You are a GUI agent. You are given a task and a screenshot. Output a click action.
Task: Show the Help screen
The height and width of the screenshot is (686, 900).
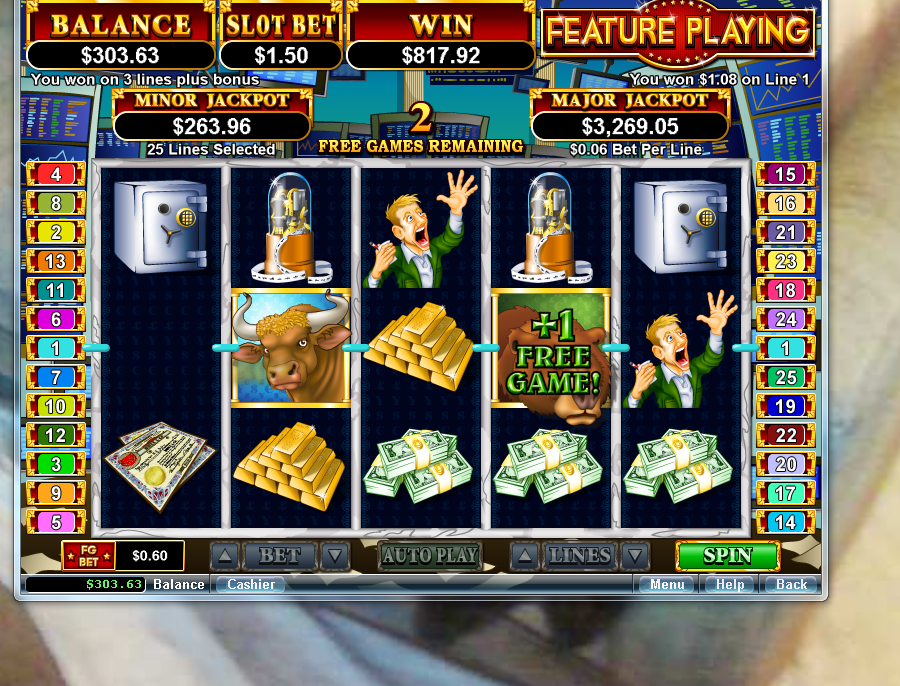click(730, 585)
